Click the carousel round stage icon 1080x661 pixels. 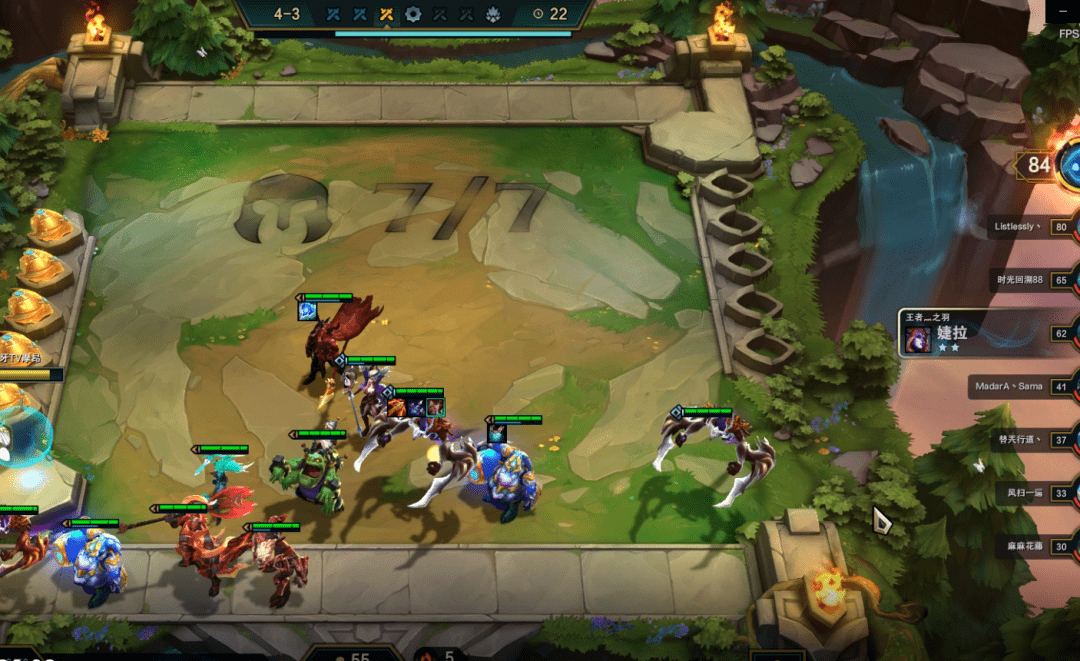coord(413,14)
